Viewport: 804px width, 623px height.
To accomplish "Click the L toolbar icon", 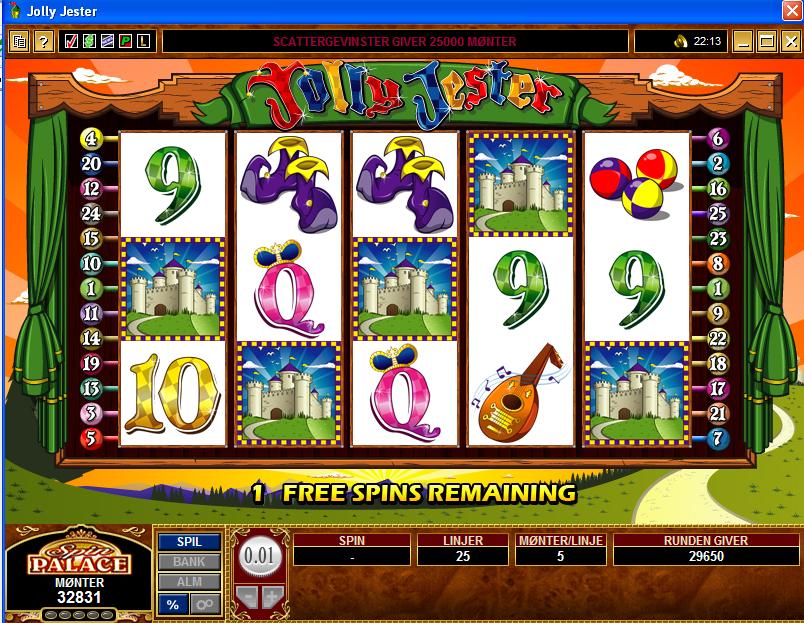I will [x=143, y=42].
